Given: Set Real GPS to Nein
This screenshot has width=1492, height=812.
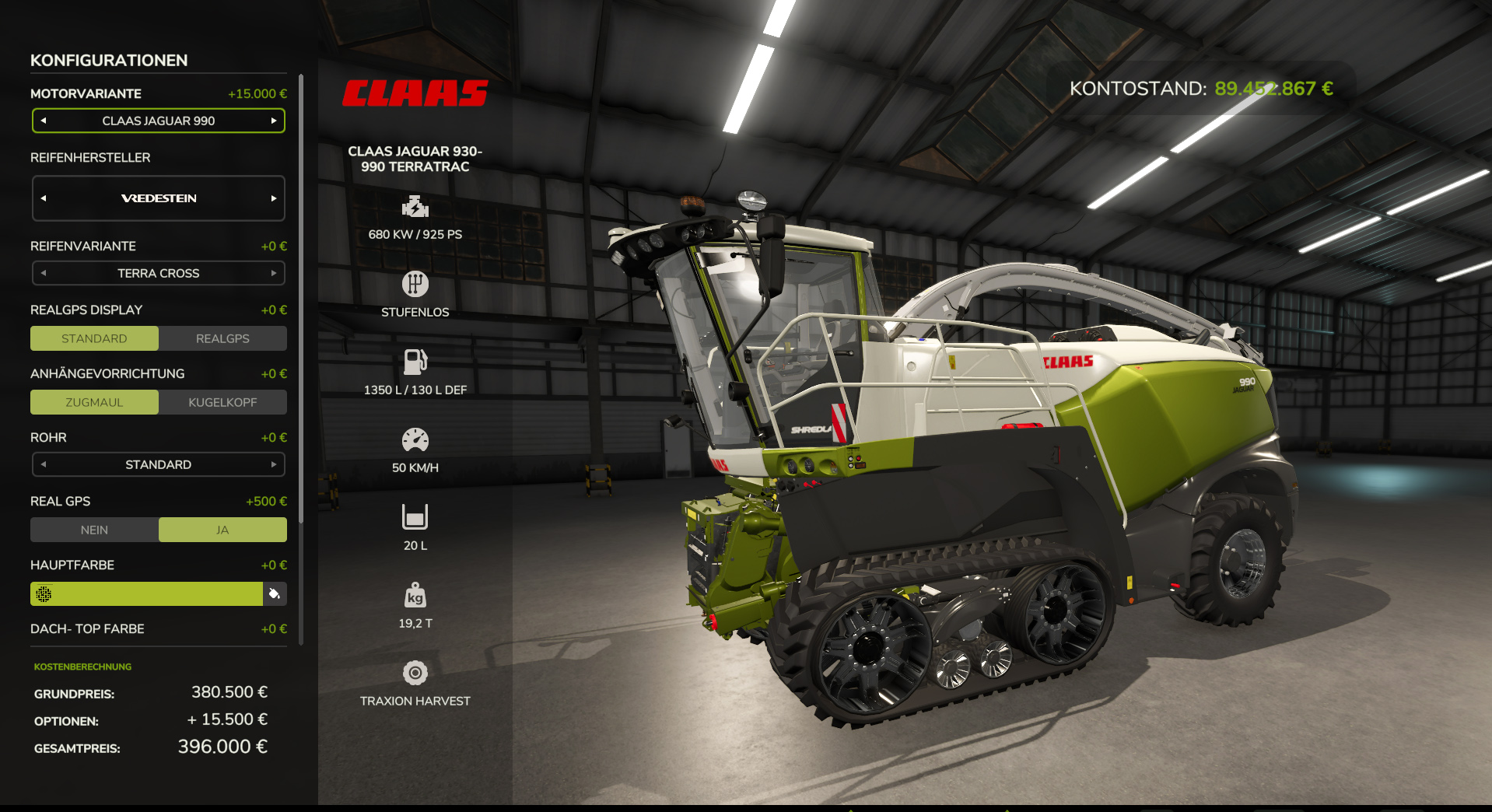Looking at the screenshot, I should click(x=94, y=530).
